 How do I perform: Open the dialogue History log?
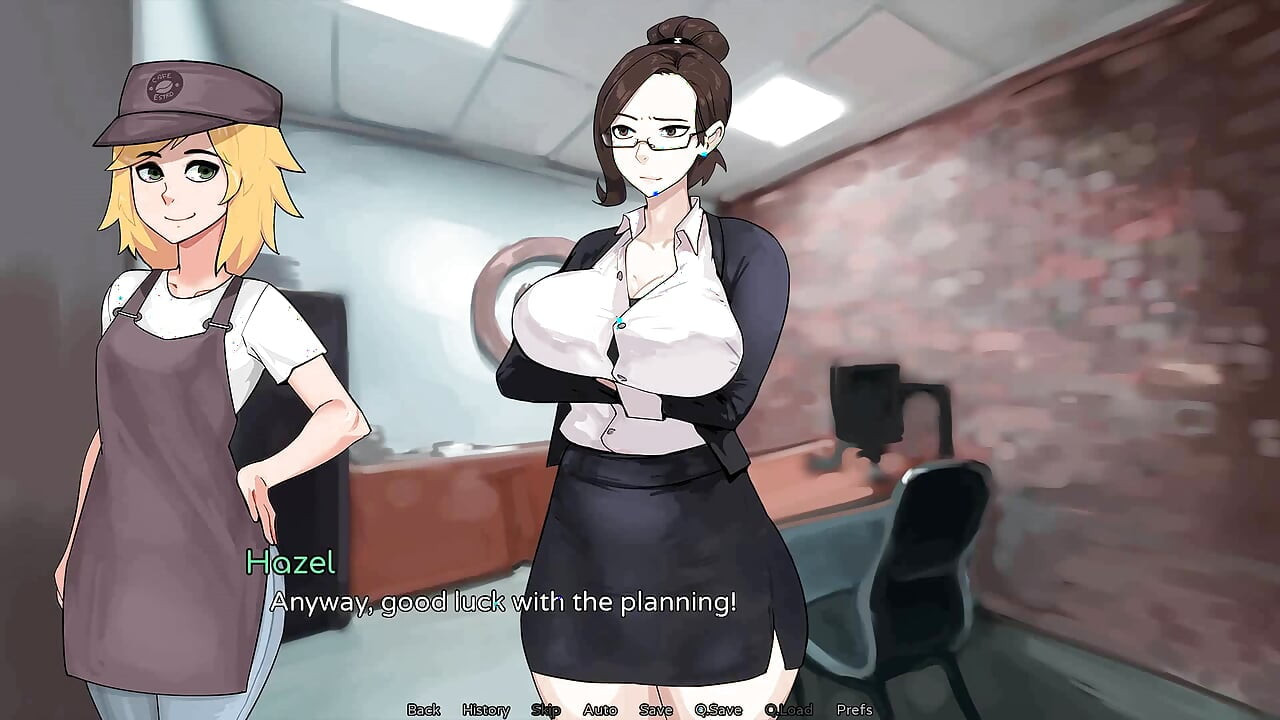coord(487,711)
